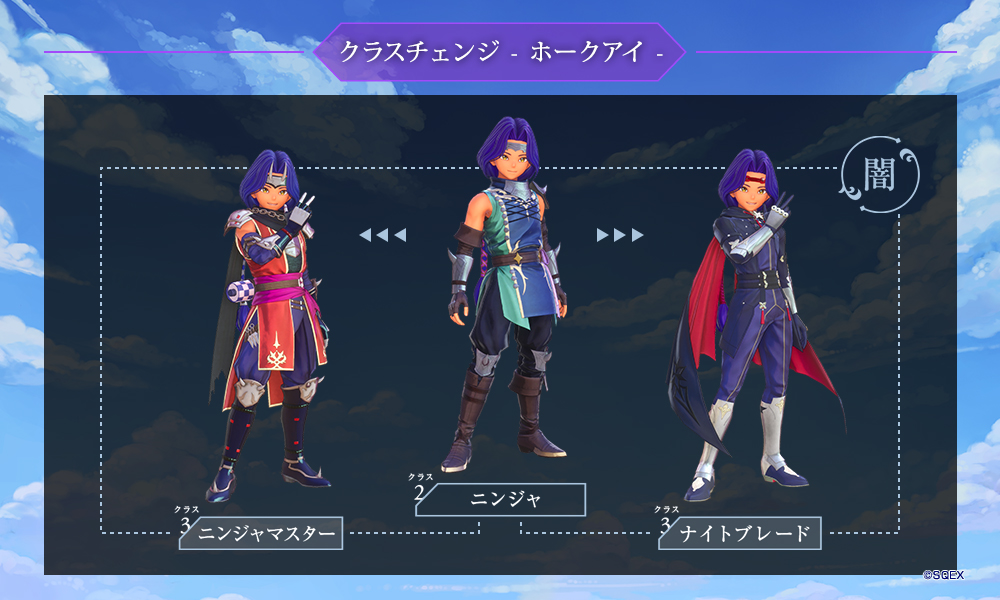Click the クラスチェンジ ホークアイ title banner
Screen dimensions: 1000x600
(500, 52)
